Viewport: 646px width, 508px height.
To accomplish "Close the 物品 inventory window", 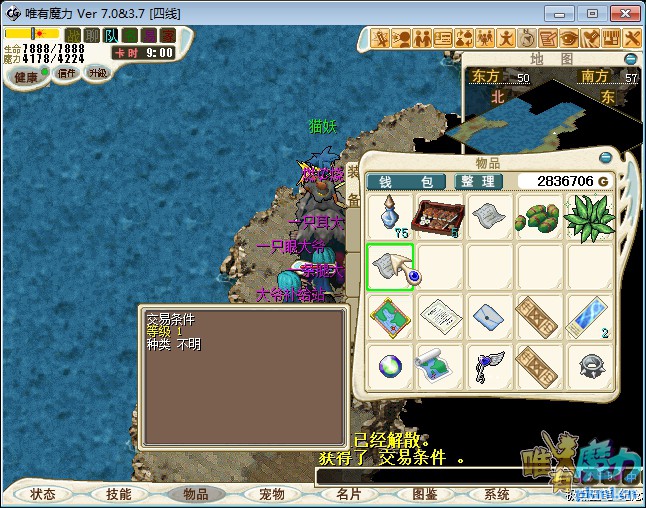I will (604, 158).
